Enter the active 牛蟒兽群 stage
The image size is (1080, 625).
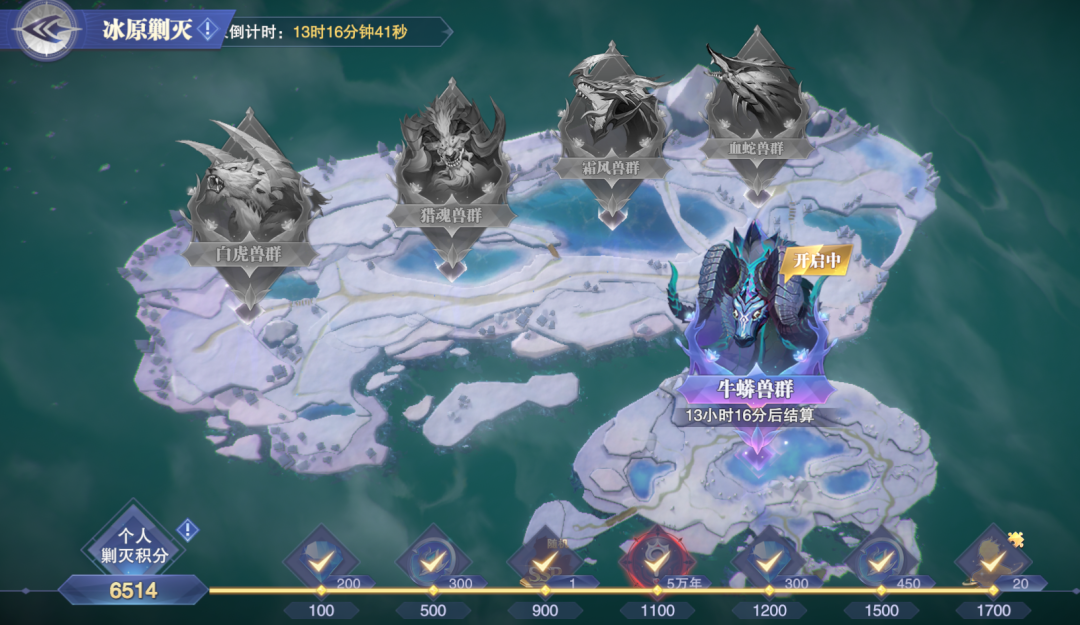[x=757, y=330]
